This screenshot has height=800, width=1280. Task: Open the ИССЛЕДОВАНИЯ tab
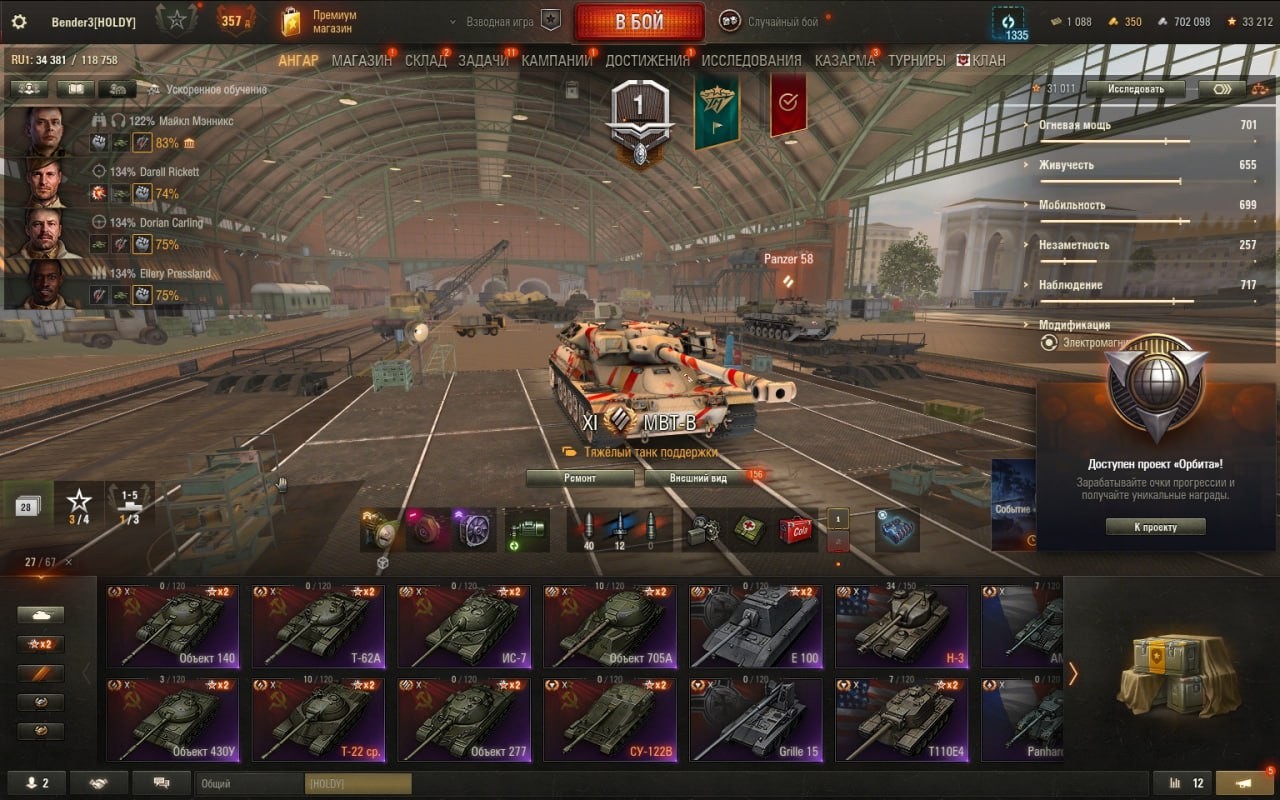click(x=751, y=60)
